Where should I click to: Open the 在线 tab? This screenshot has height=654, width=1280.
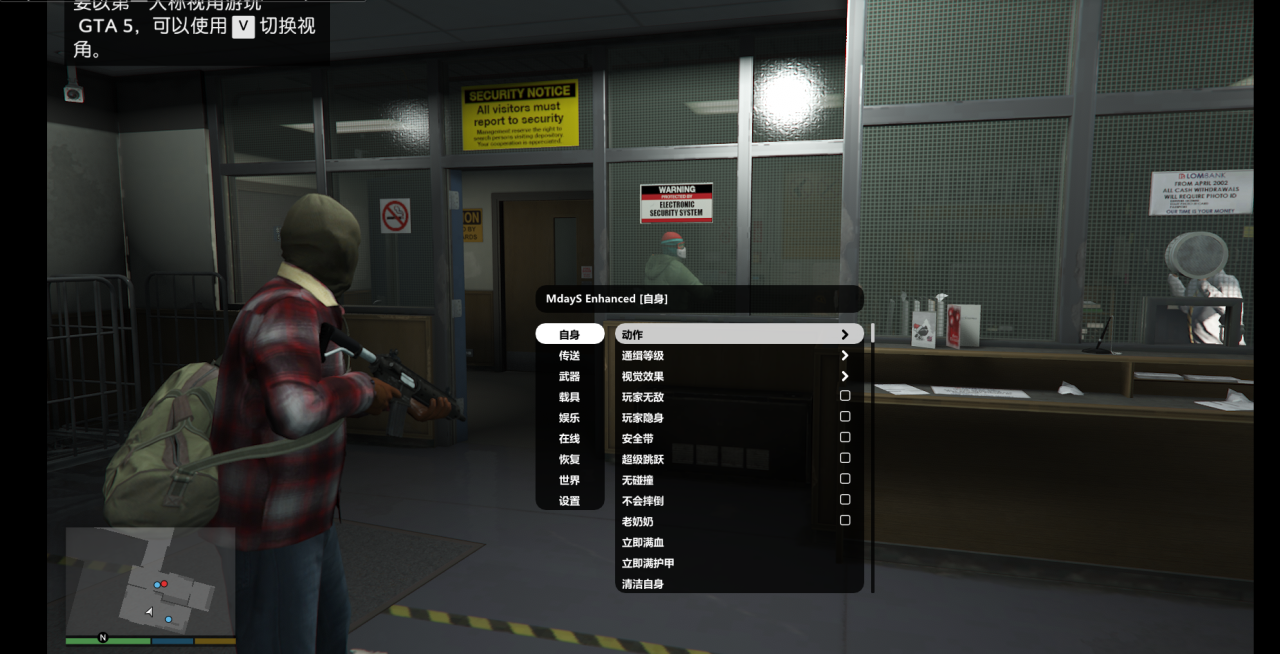pyautogui.click(x=569, y=438)
